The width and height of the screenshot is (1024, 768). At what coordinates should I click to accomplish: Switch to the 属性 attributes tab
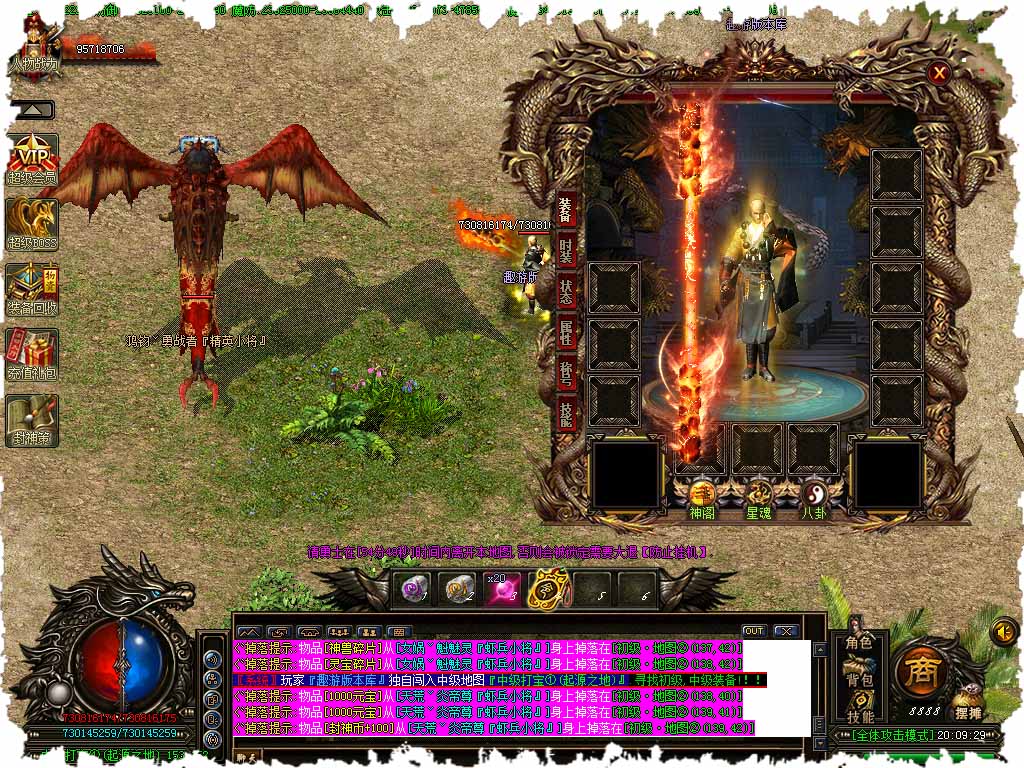(x=566, y=334)
